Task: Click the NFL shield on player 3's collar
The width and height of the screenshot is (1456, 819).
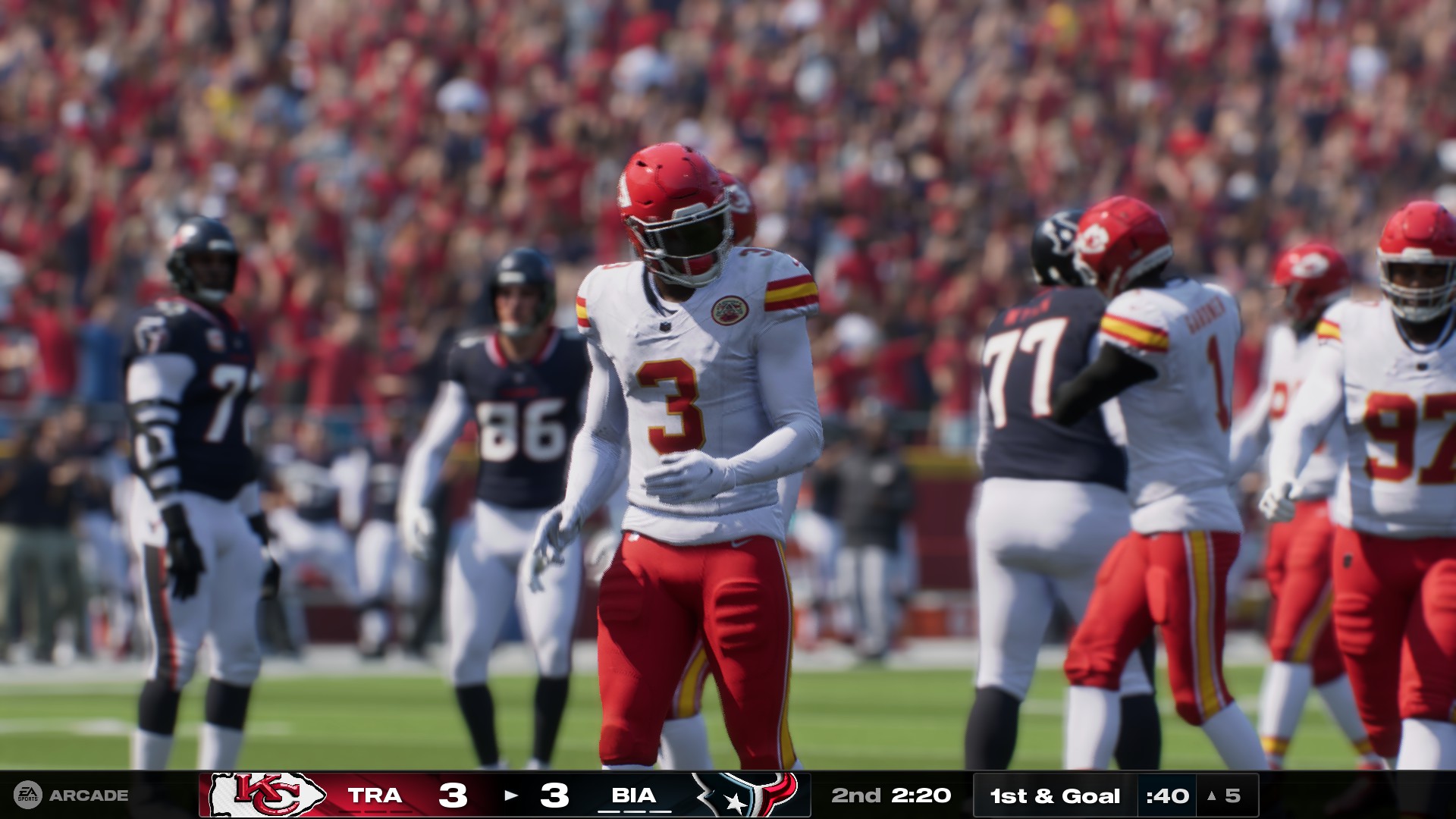Action: (665, 326)
